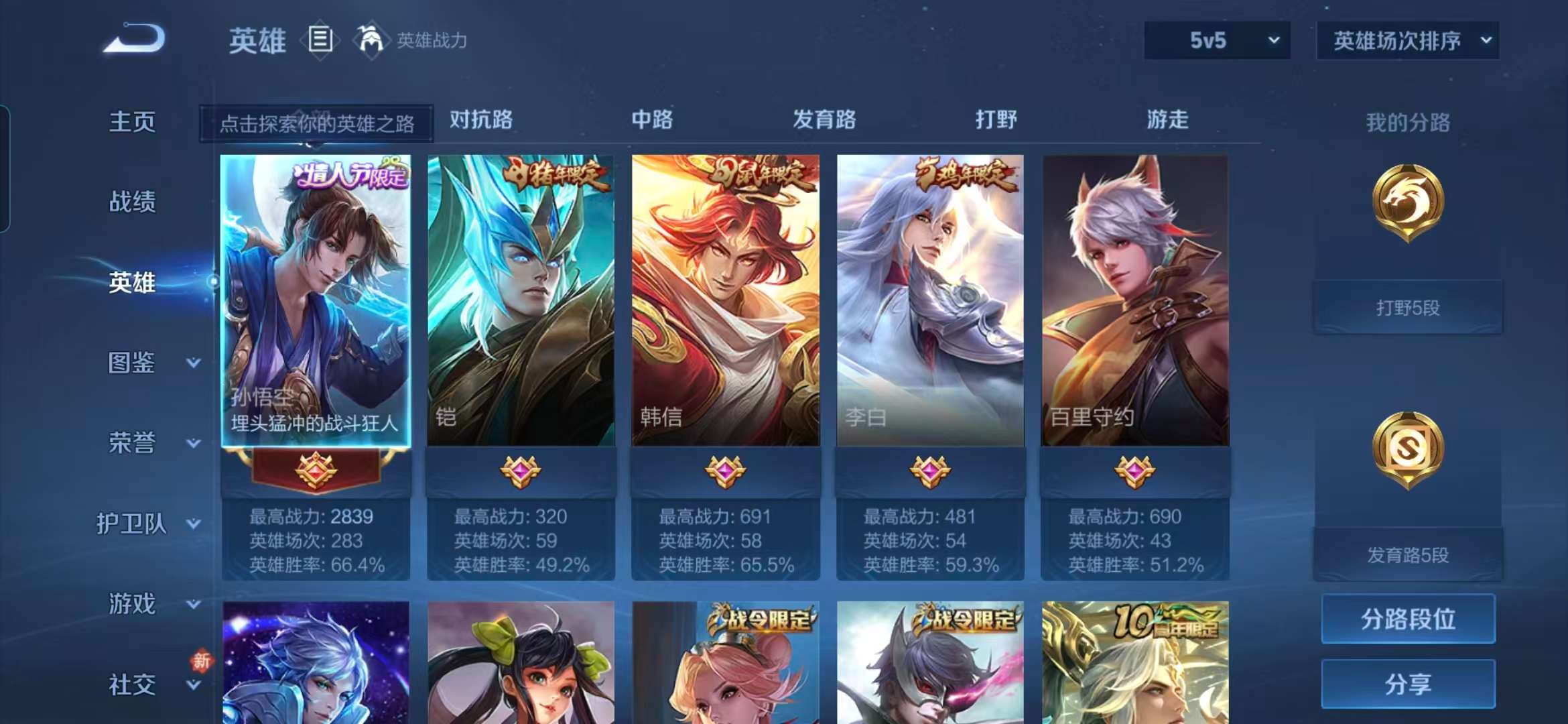
Task: Open 战绩 from the sidebar
Action: pos(132,202)
